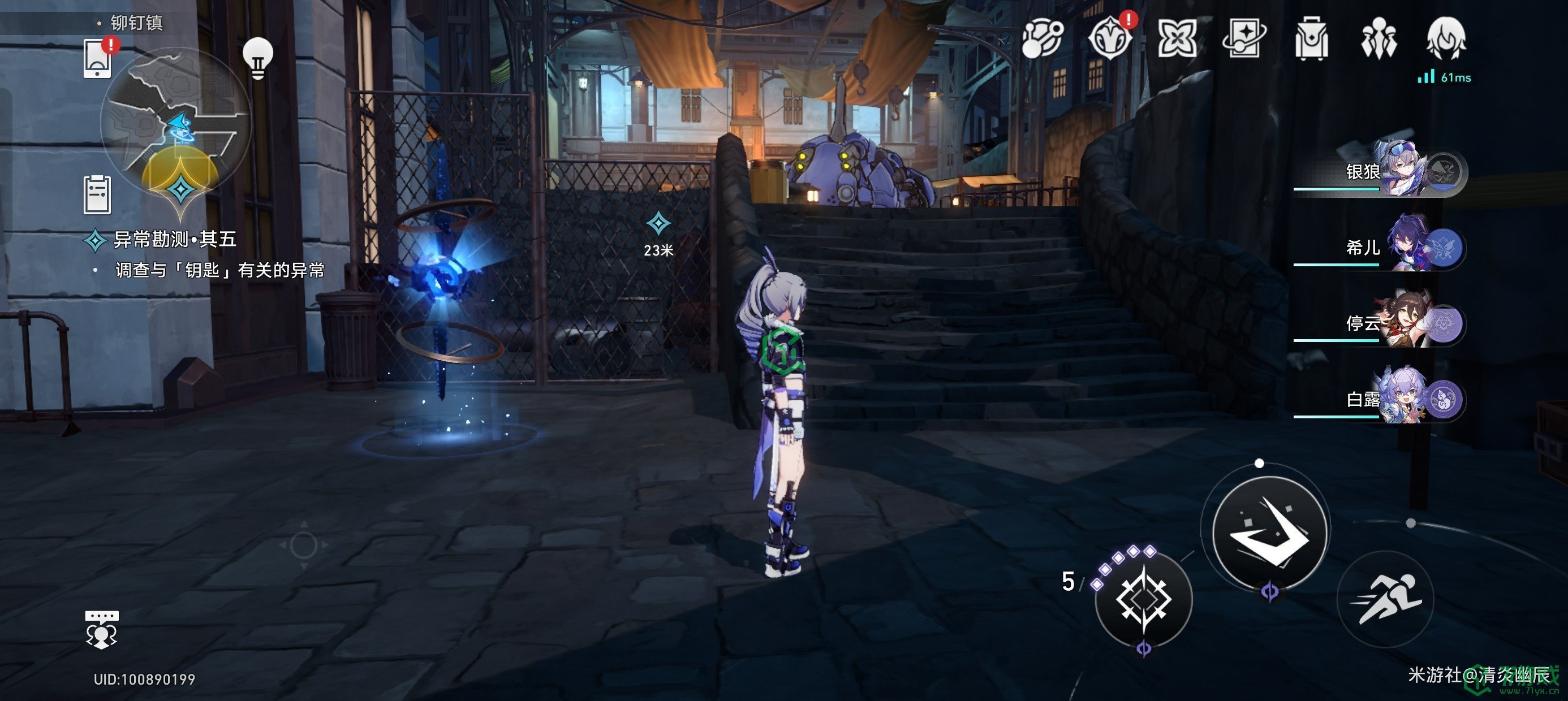Viewport: 1568px width, 701px height.
Task: Open the four-petal flower menu icon
Action: tap(1177, 39)
